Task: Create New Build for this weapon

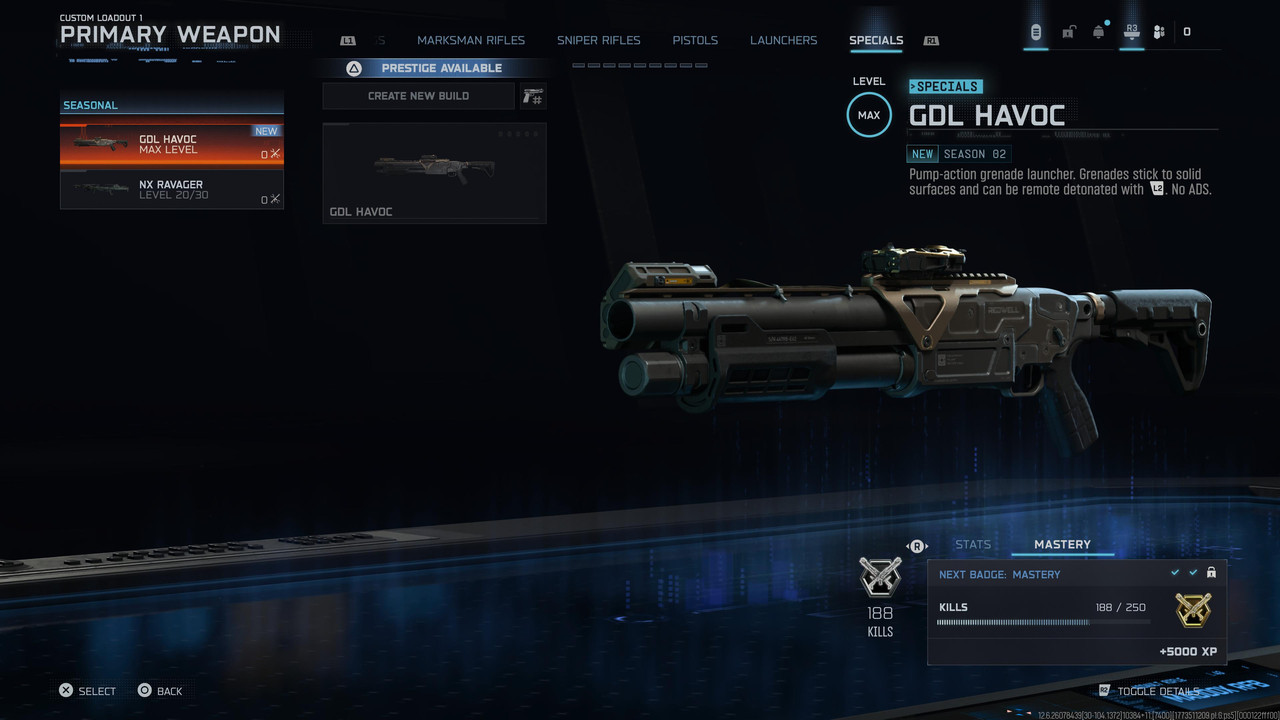Action: 418,96
